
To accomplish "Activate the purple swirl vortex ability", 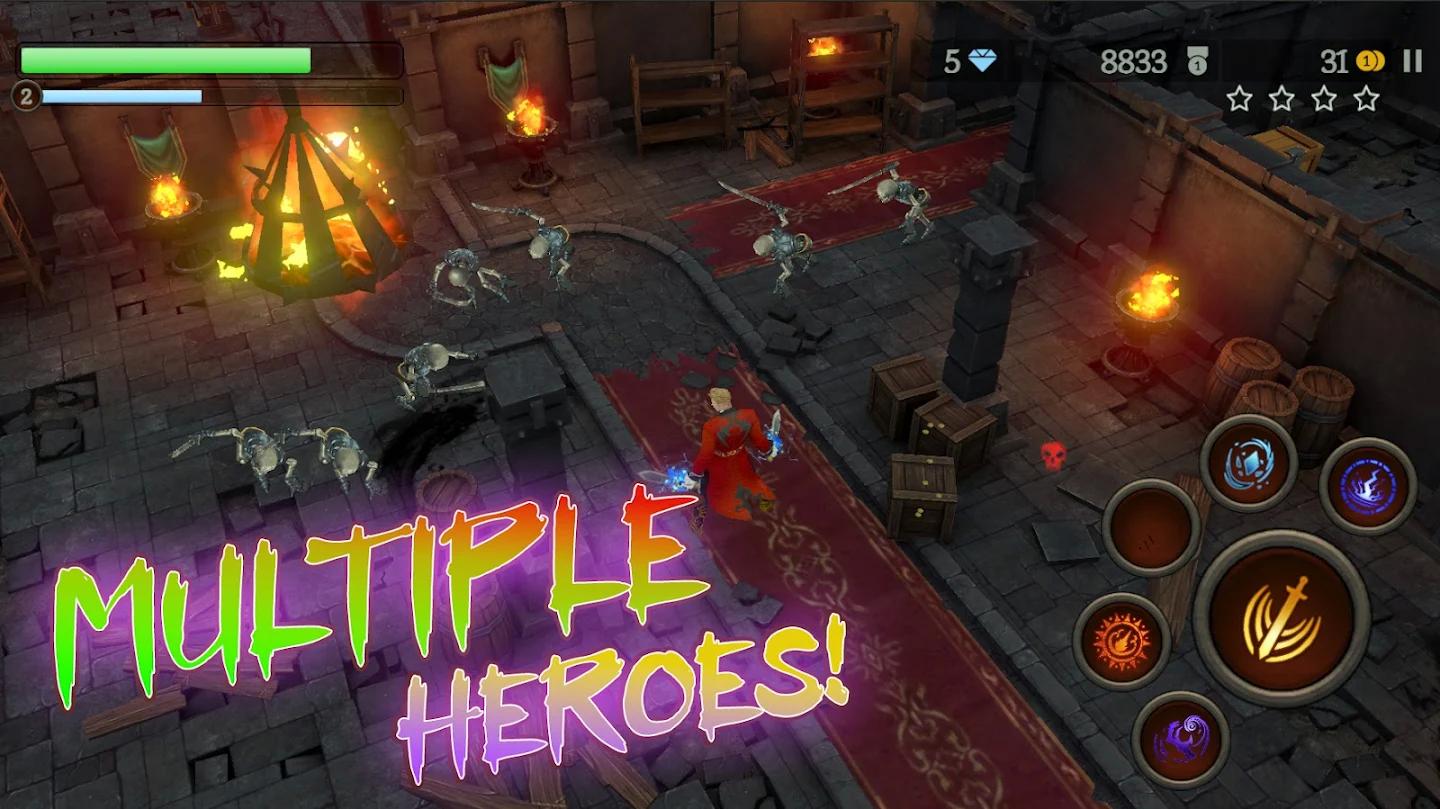I will point(1180,739).
